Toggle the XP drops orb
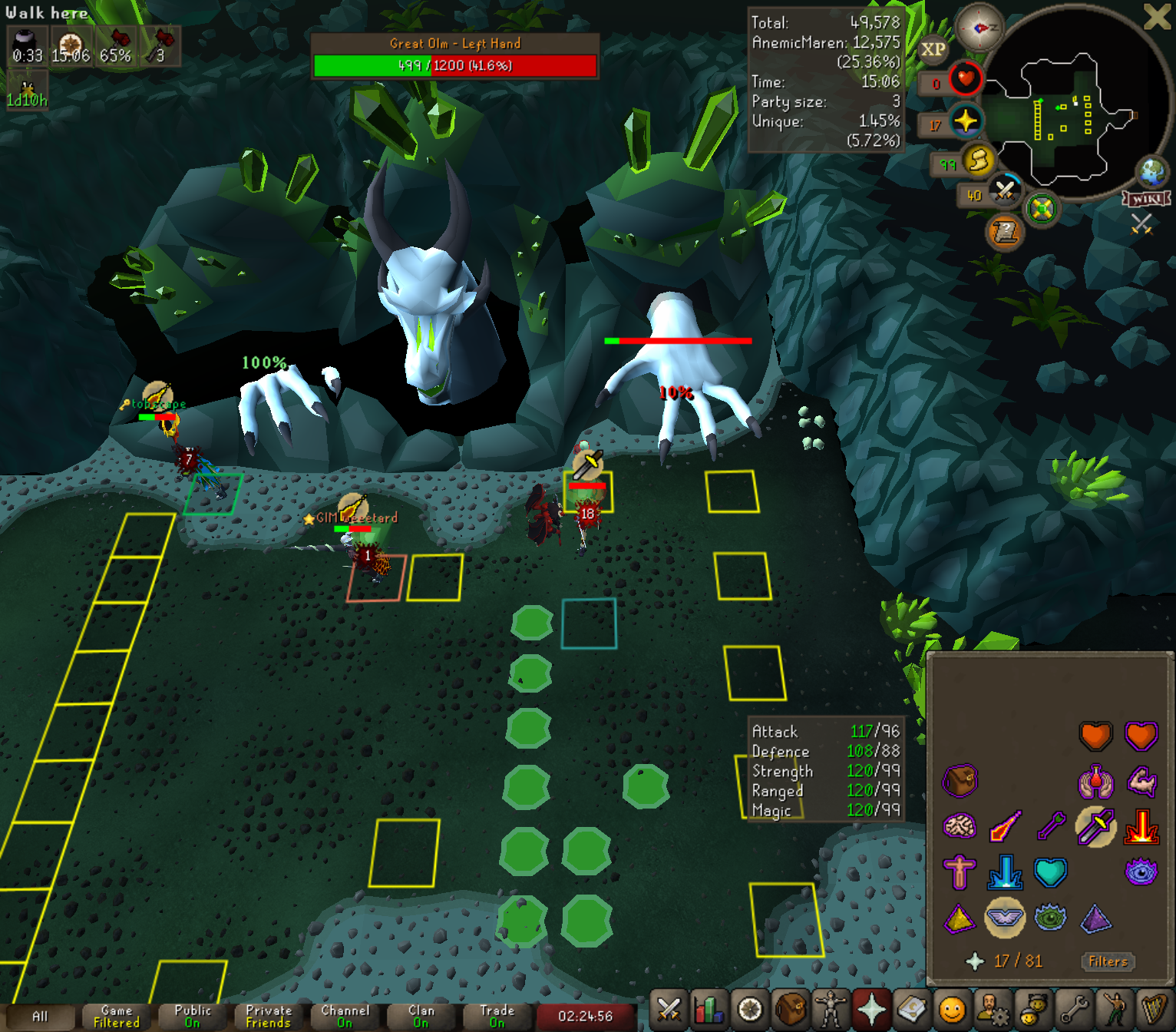The height and width of the screenshot is (1032, 1176). (x=933, y=50)
